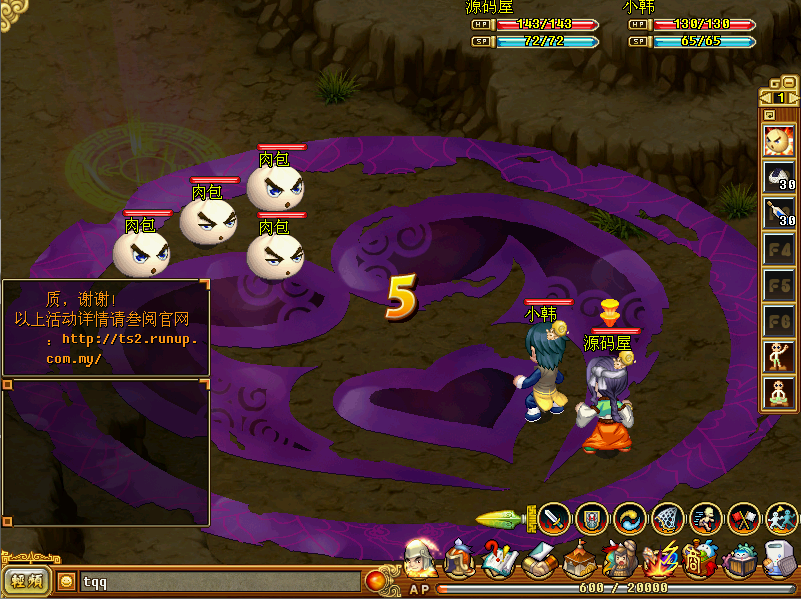This screenshot has width=801, height=599.
Task: Select the rice ball hotkey slot
Action: [778, 179]
